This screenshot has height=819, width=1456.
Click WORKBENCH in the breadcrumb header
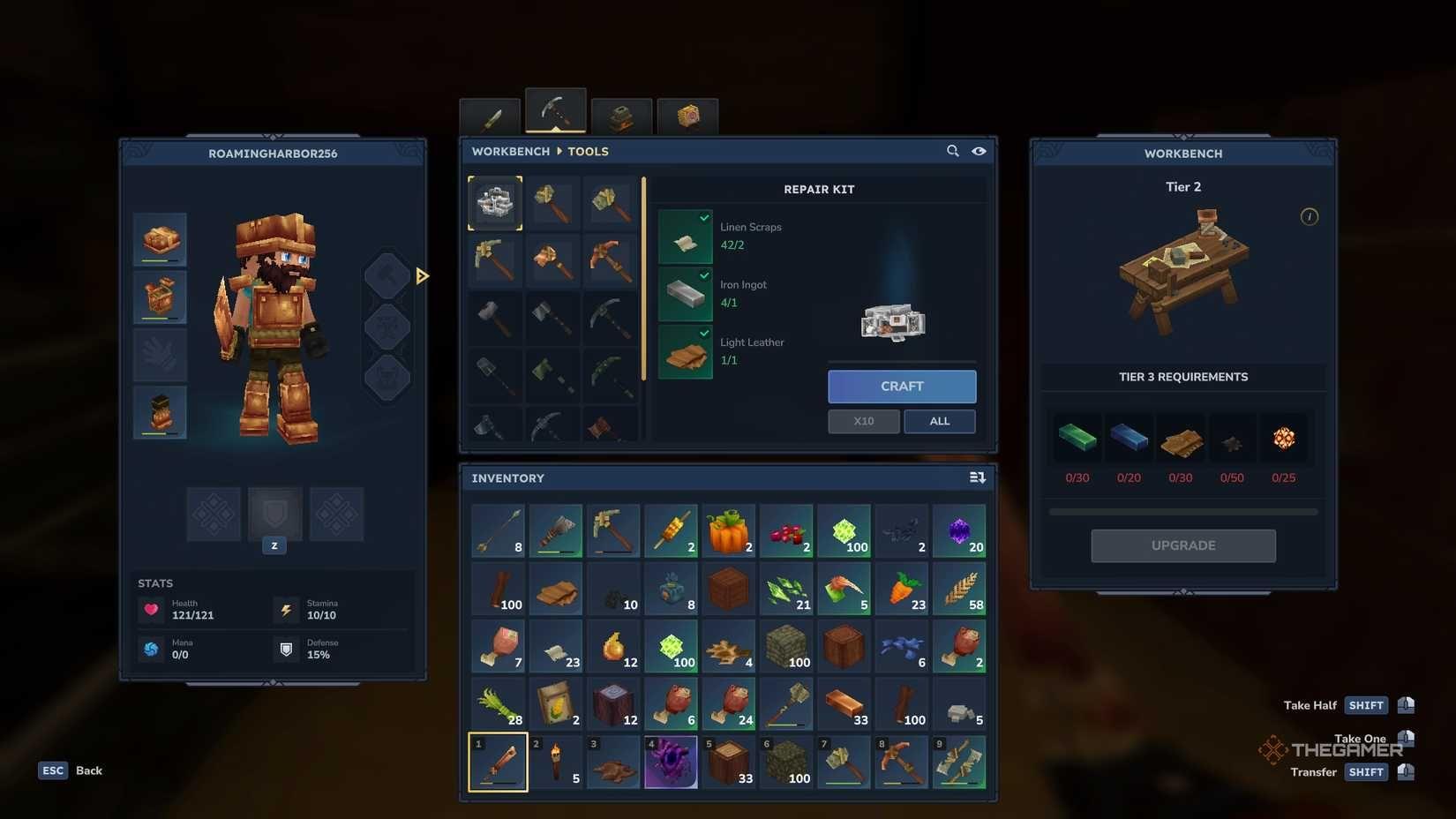point(510,151)
